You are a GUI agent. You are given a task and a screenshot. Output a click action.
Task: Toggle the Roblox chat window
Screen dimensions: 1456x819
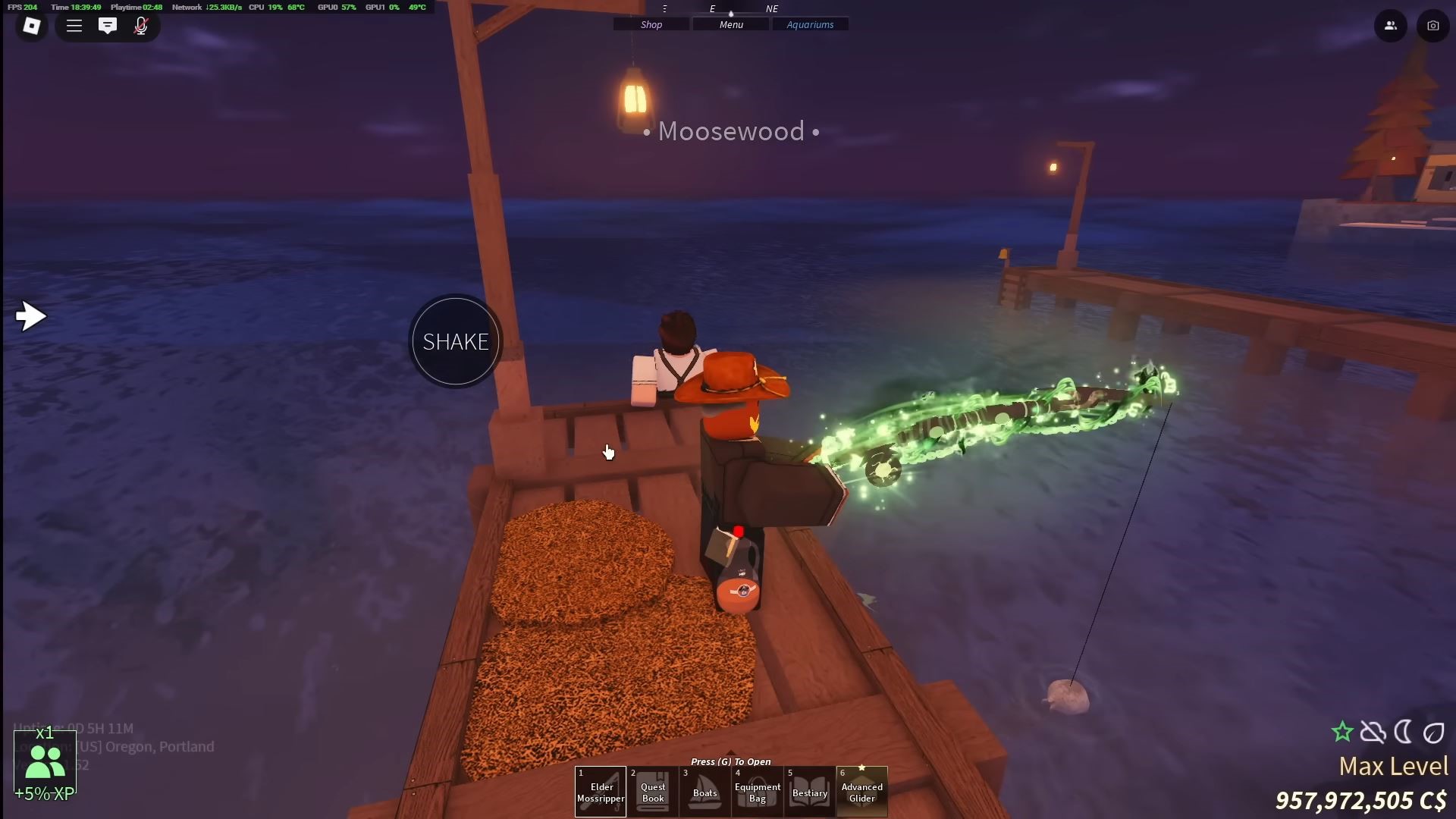(108, 26)
